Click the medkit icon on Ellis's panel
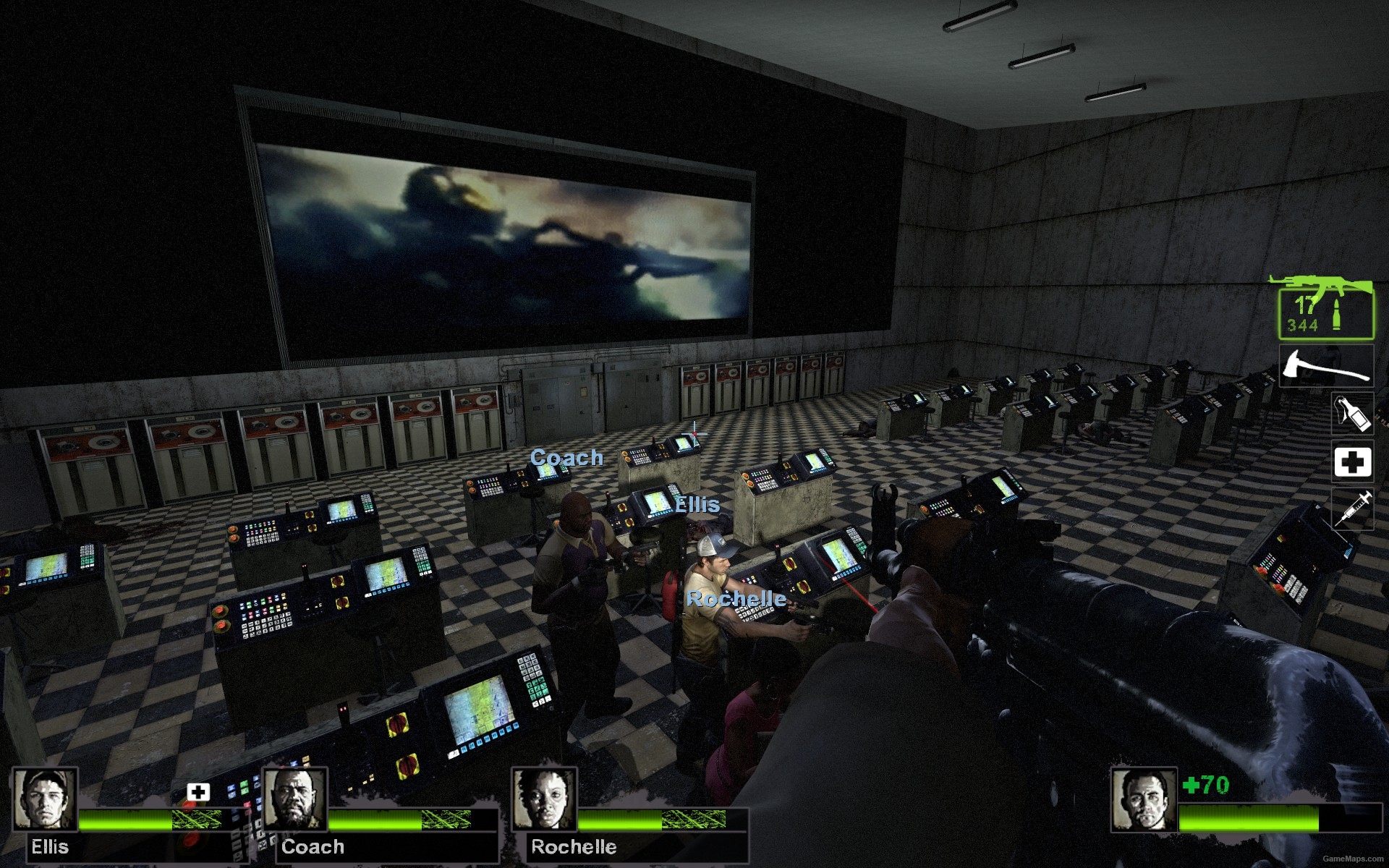 [198, 791]
